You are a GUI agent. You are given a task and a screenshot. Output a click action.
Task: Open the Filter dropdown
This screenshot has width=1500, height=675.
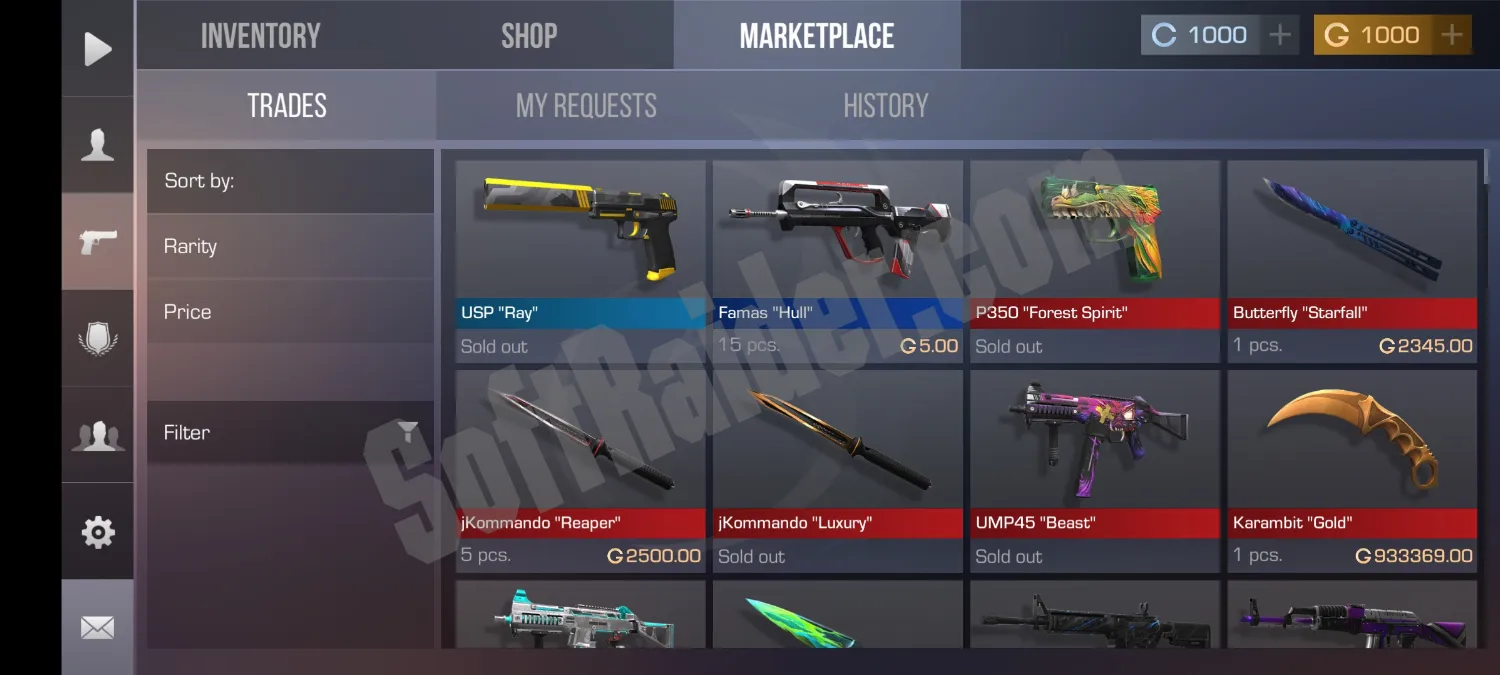point(290,432)
